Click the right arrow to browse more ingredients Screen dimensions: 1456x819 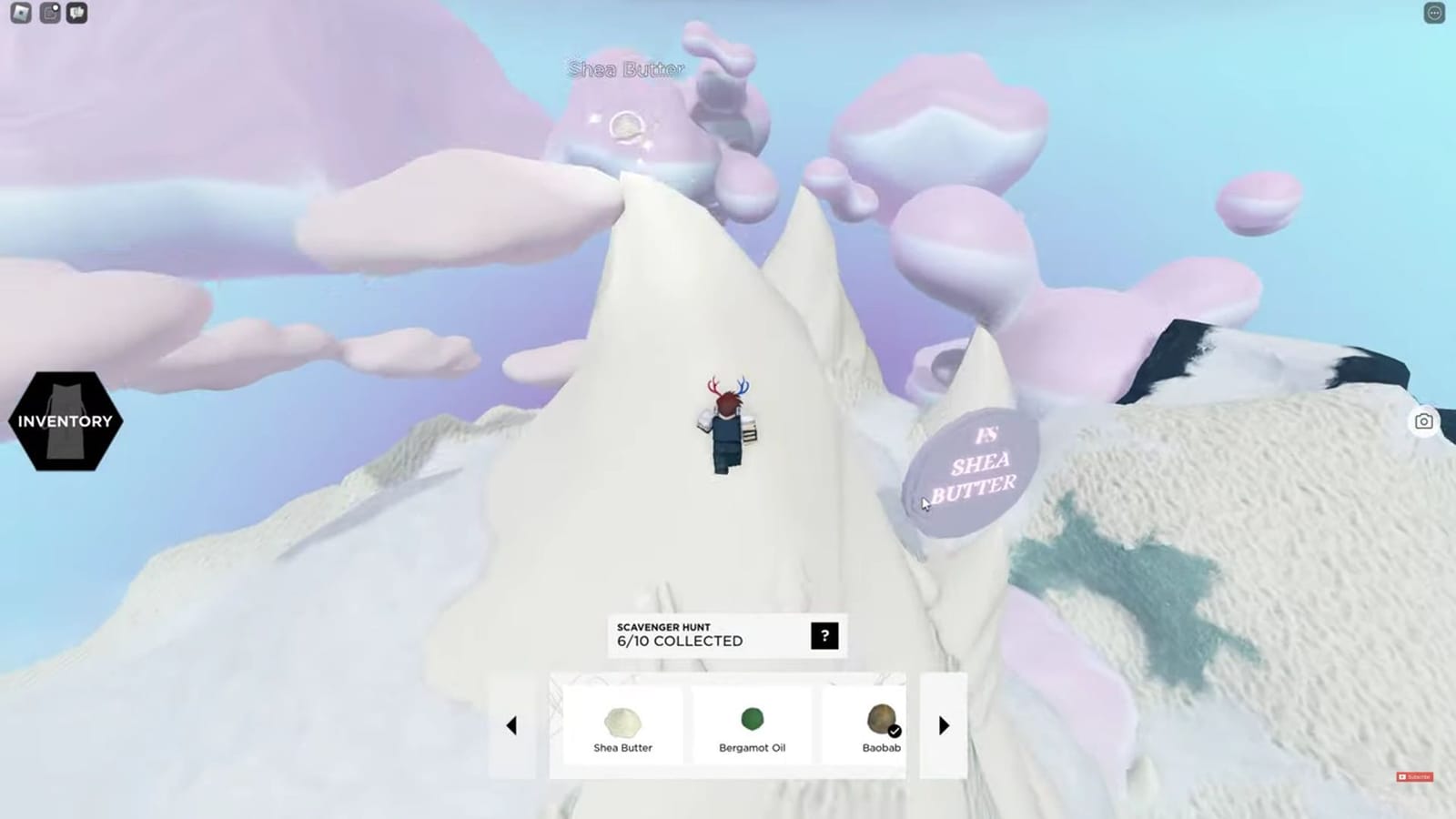coord(943,725)
